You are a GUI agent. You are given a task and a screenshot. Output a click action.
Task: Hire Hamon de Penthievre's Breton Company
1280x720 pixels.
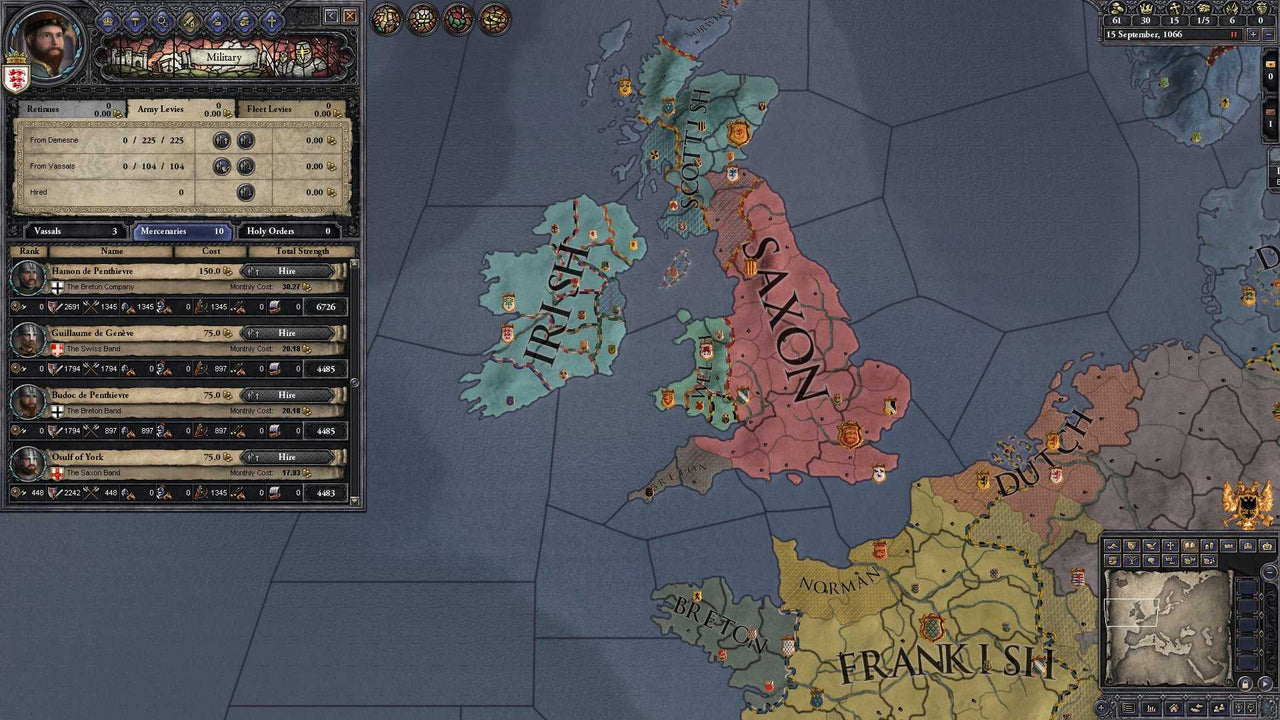(287, 271)
